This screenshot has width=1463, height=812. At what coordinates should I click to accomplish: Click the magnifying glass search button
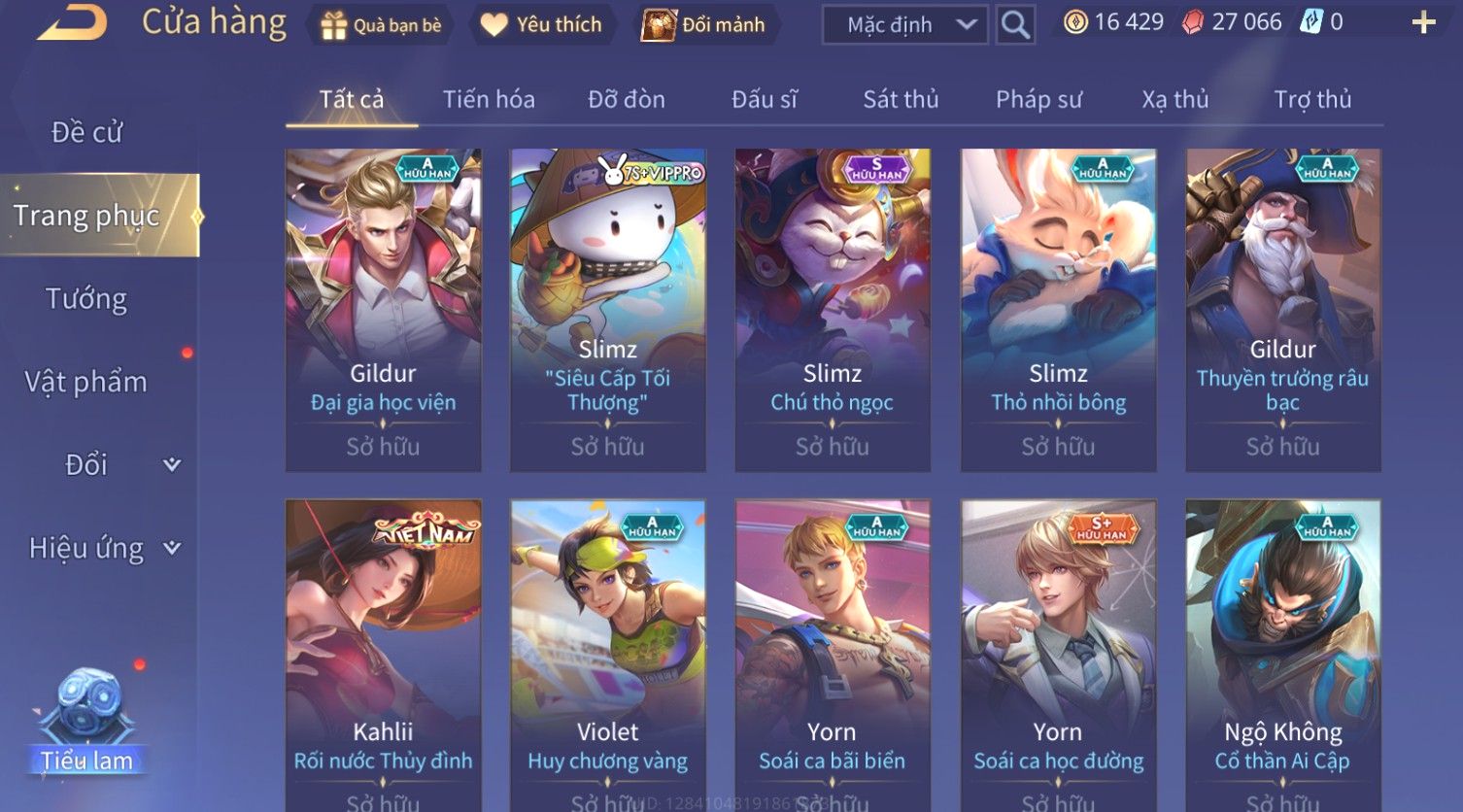tap(1015, 25)
